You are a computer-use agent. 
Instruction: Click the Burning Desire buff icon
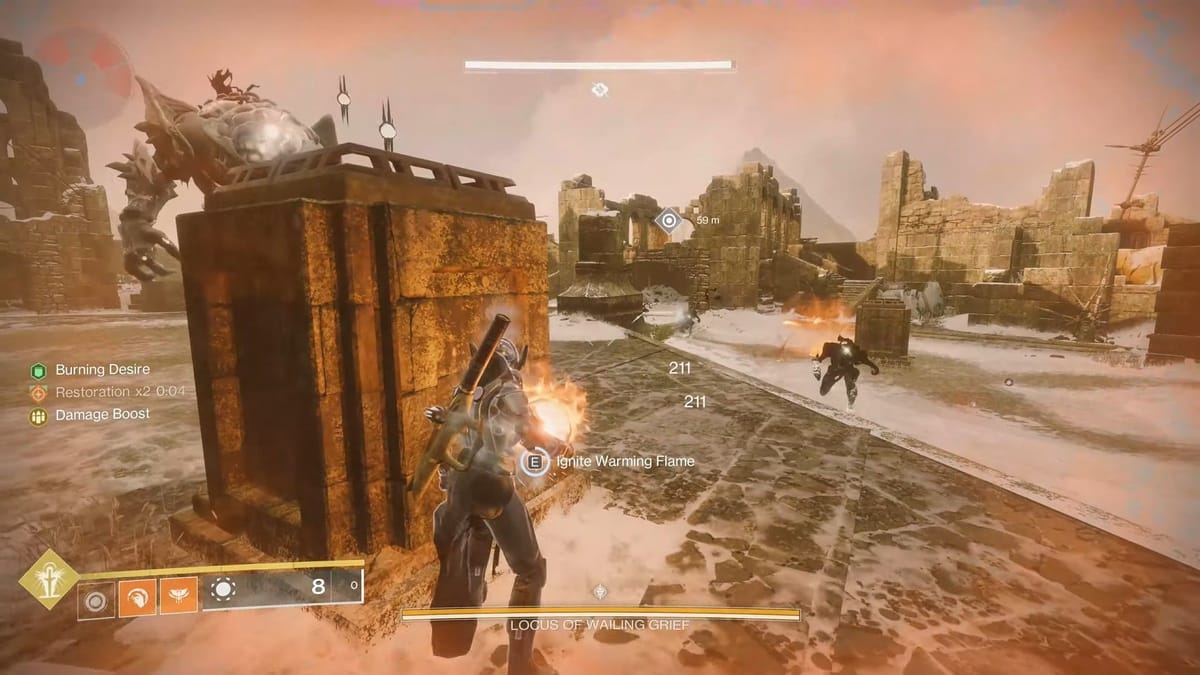38,370
